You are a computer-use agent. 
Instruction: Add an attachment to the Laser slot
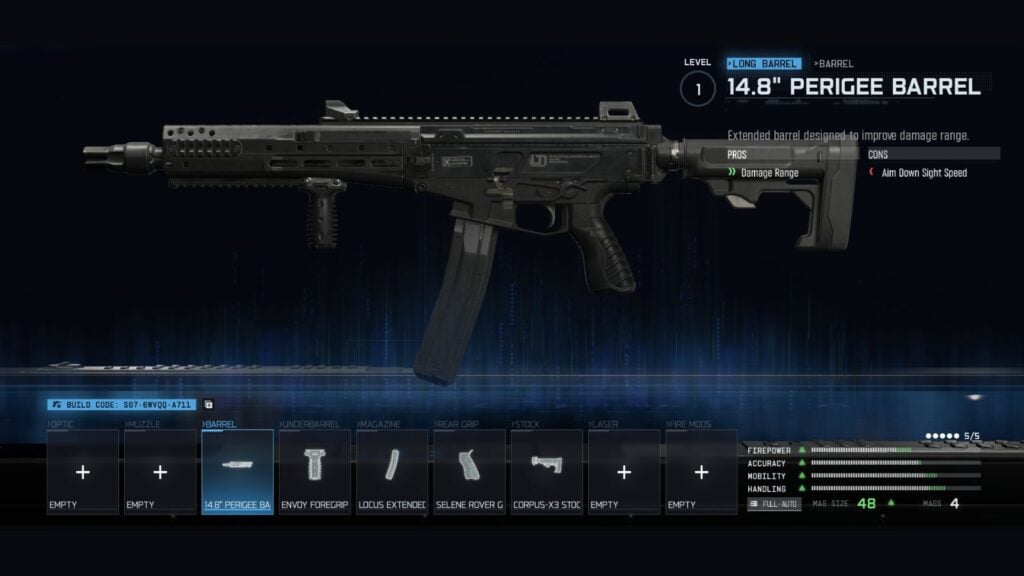coord(624,472)
